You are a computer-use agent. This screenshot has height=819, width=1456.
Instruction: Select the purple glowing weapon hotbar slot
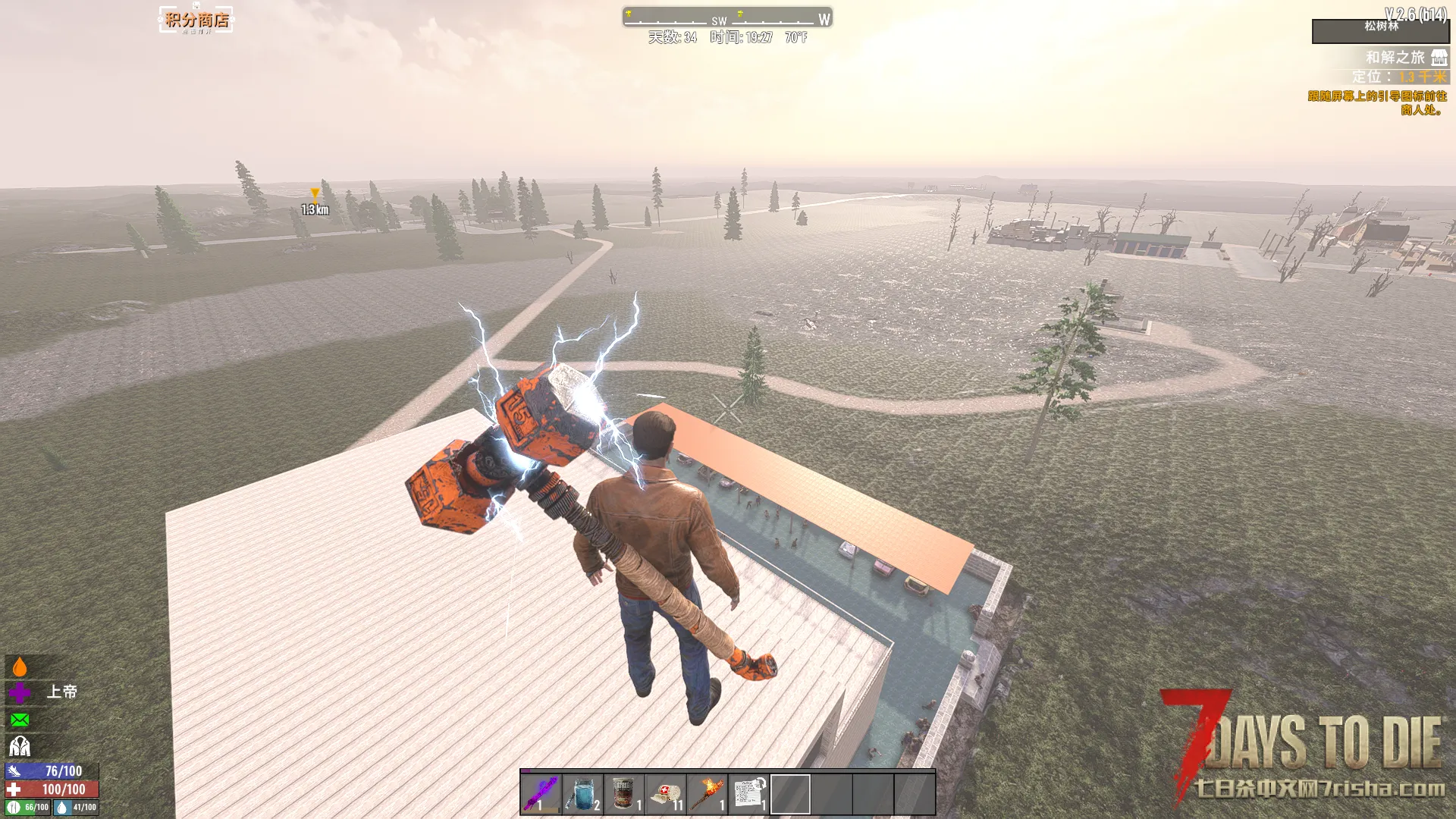[x=541, y=793]
